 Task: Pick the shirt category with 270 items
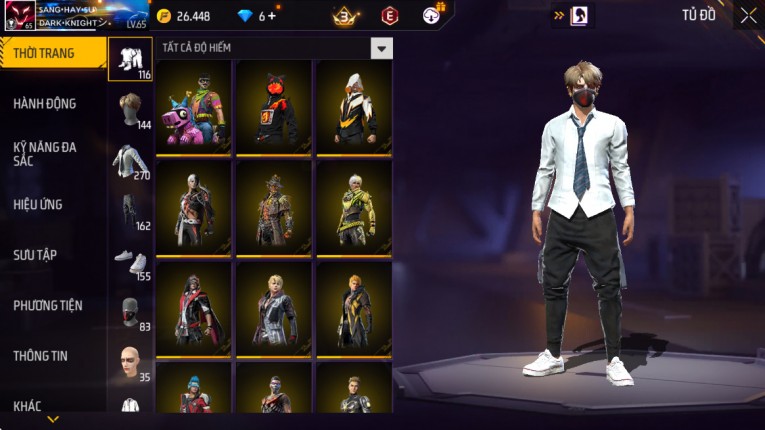(130, 161)
